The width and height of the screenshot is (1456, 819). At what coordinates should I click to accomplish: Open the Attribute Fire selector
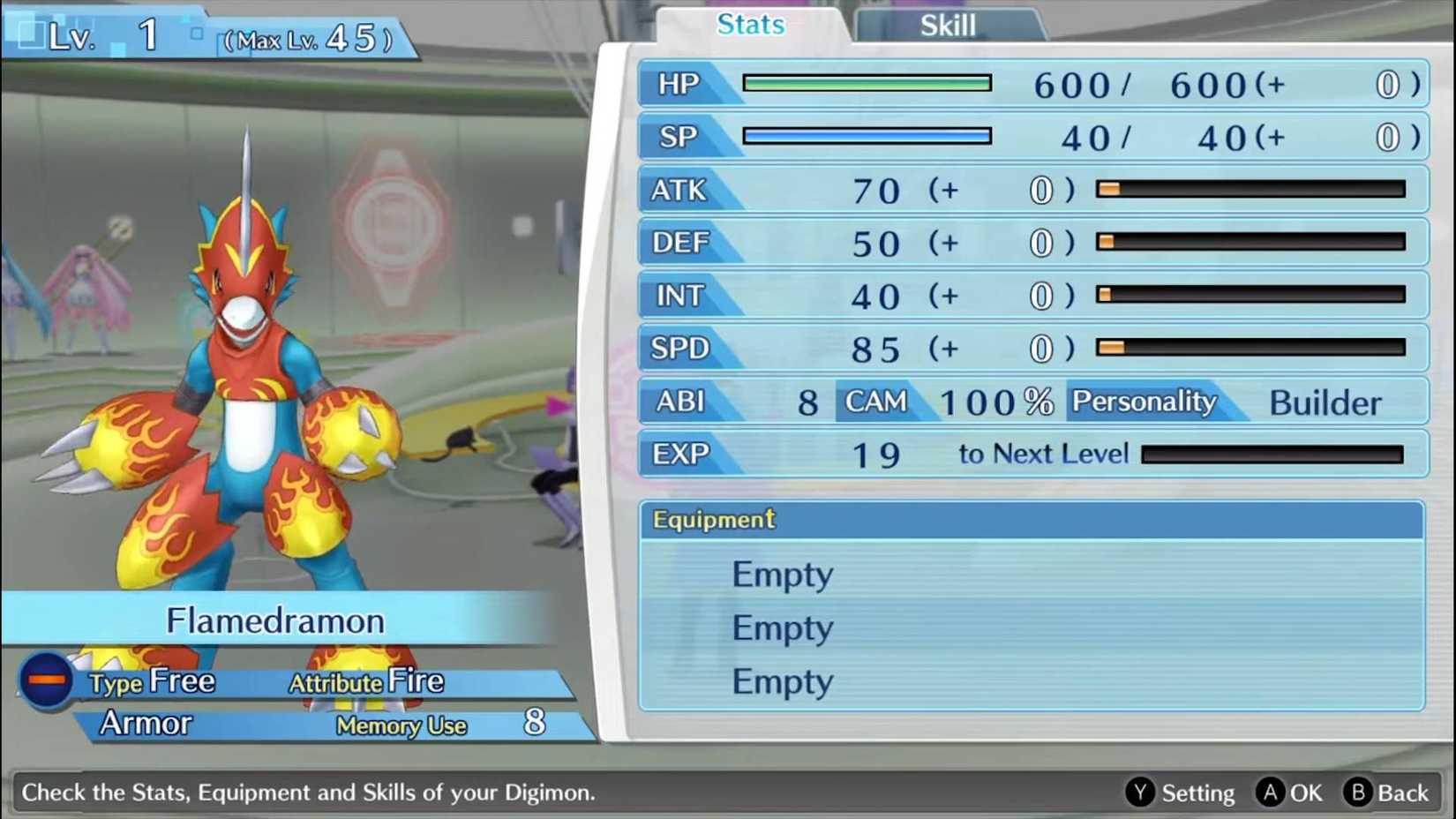pyautogui.click(x=366, y=680)
